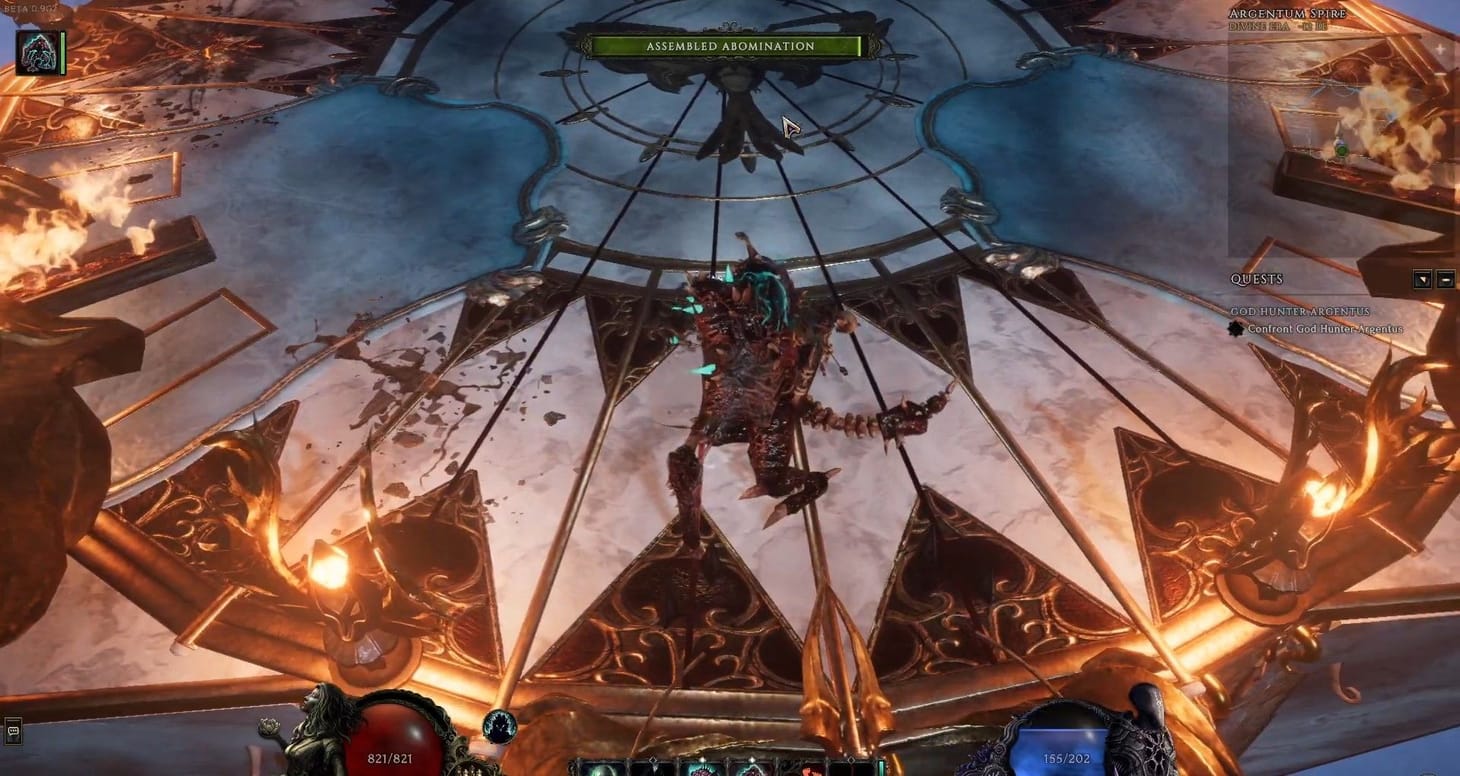Click the Quests panel header

tap(1258, 279)
